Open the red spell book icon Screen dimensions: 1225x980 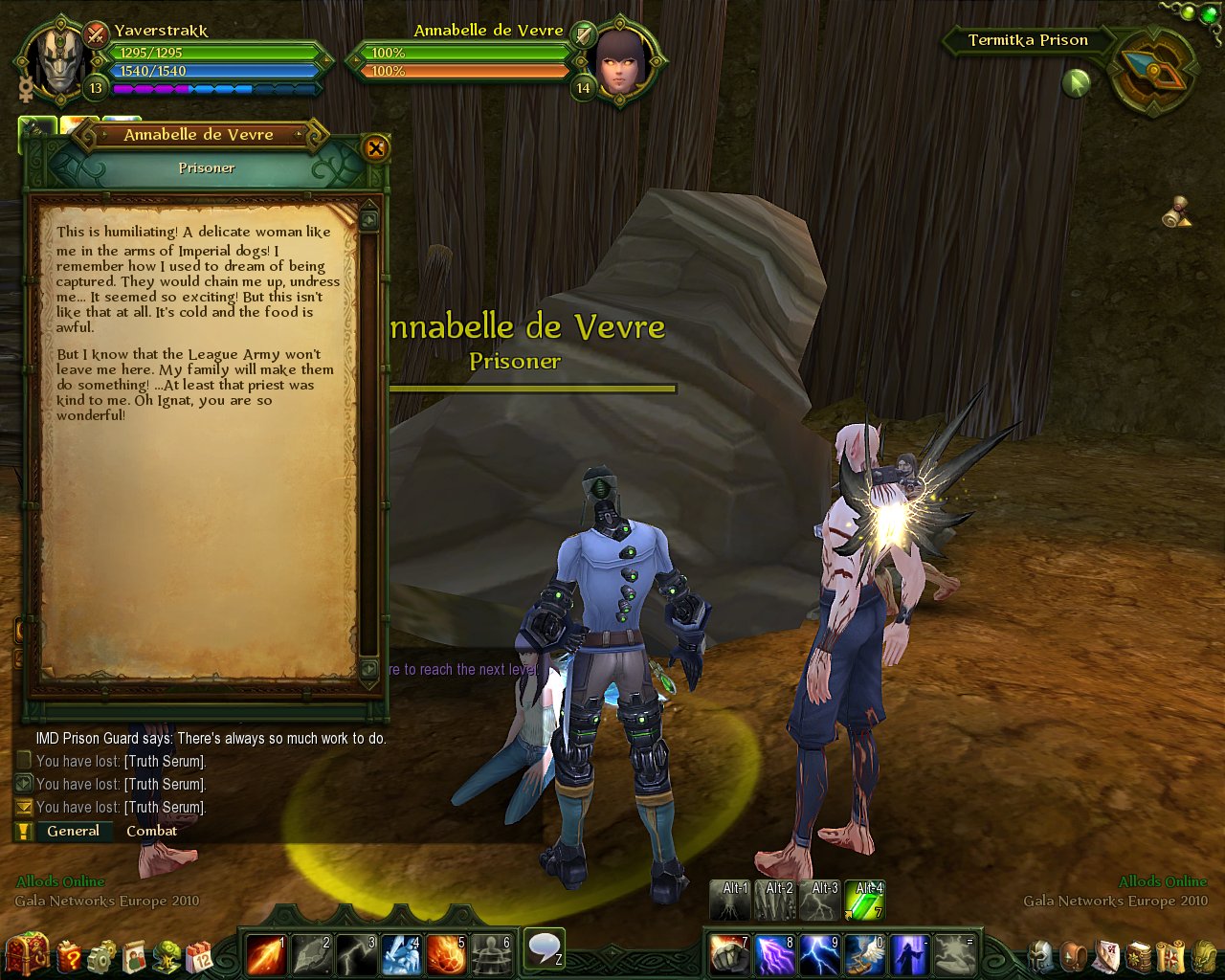click(1139, 954)
